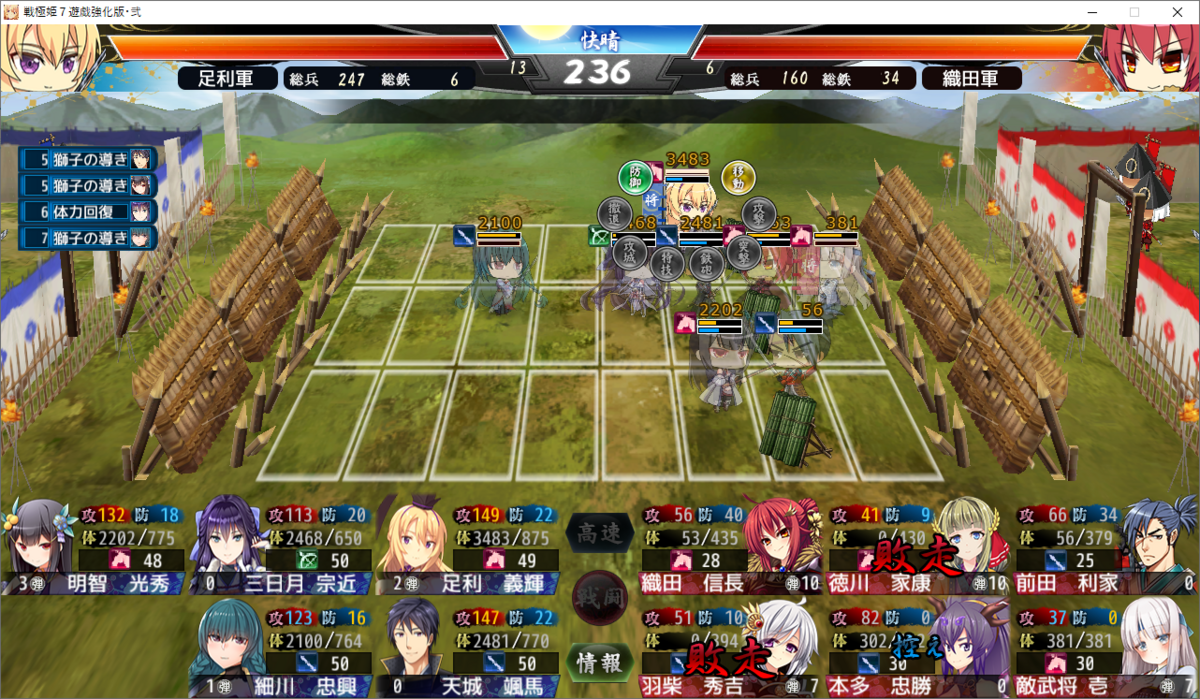Screen dimensions: 1200x699
Task: Click the 戦闘 battle button
Action: coord(599,598)
